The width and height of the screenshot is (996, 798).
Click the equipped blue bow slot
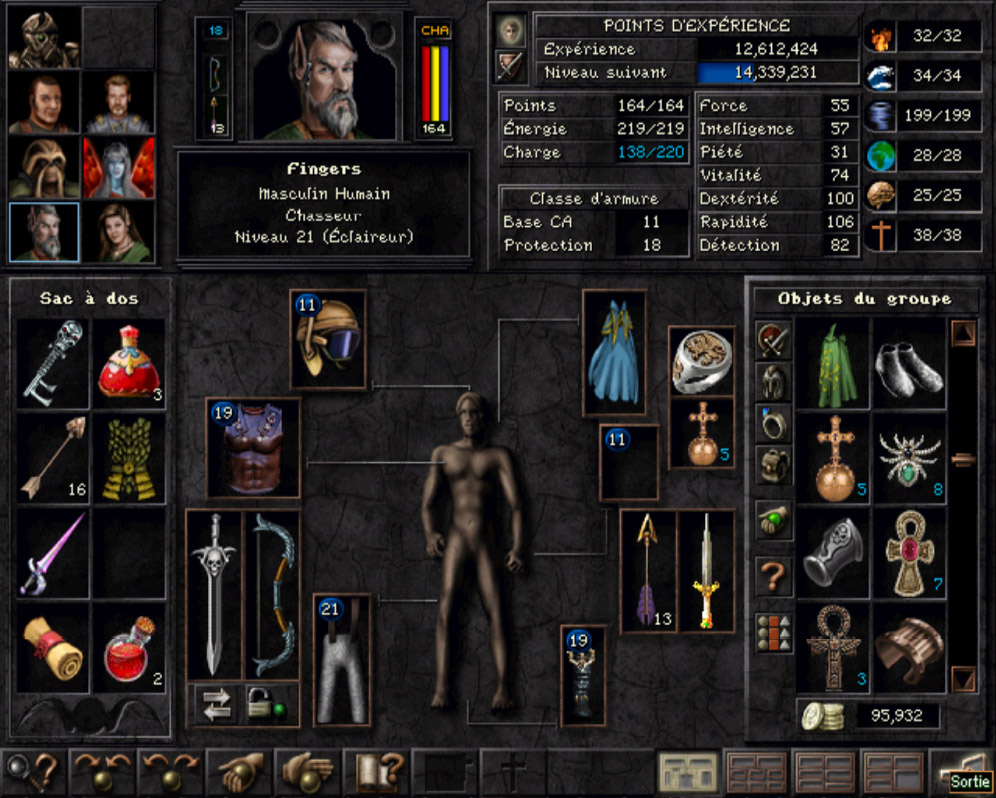click(272, 593)
